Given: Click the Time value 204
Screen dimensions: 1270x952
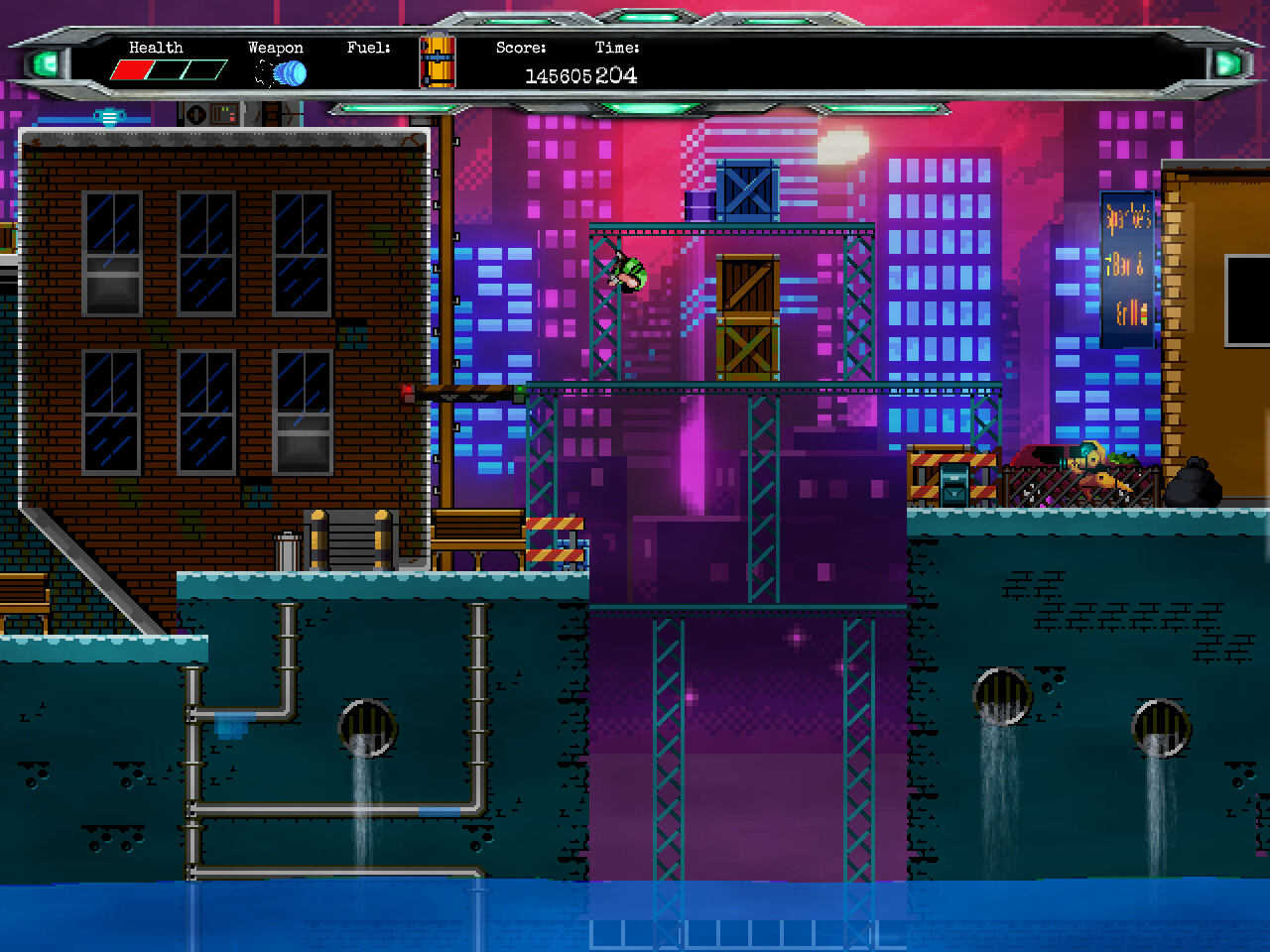Looking at the screenshot, I should 619,75.
